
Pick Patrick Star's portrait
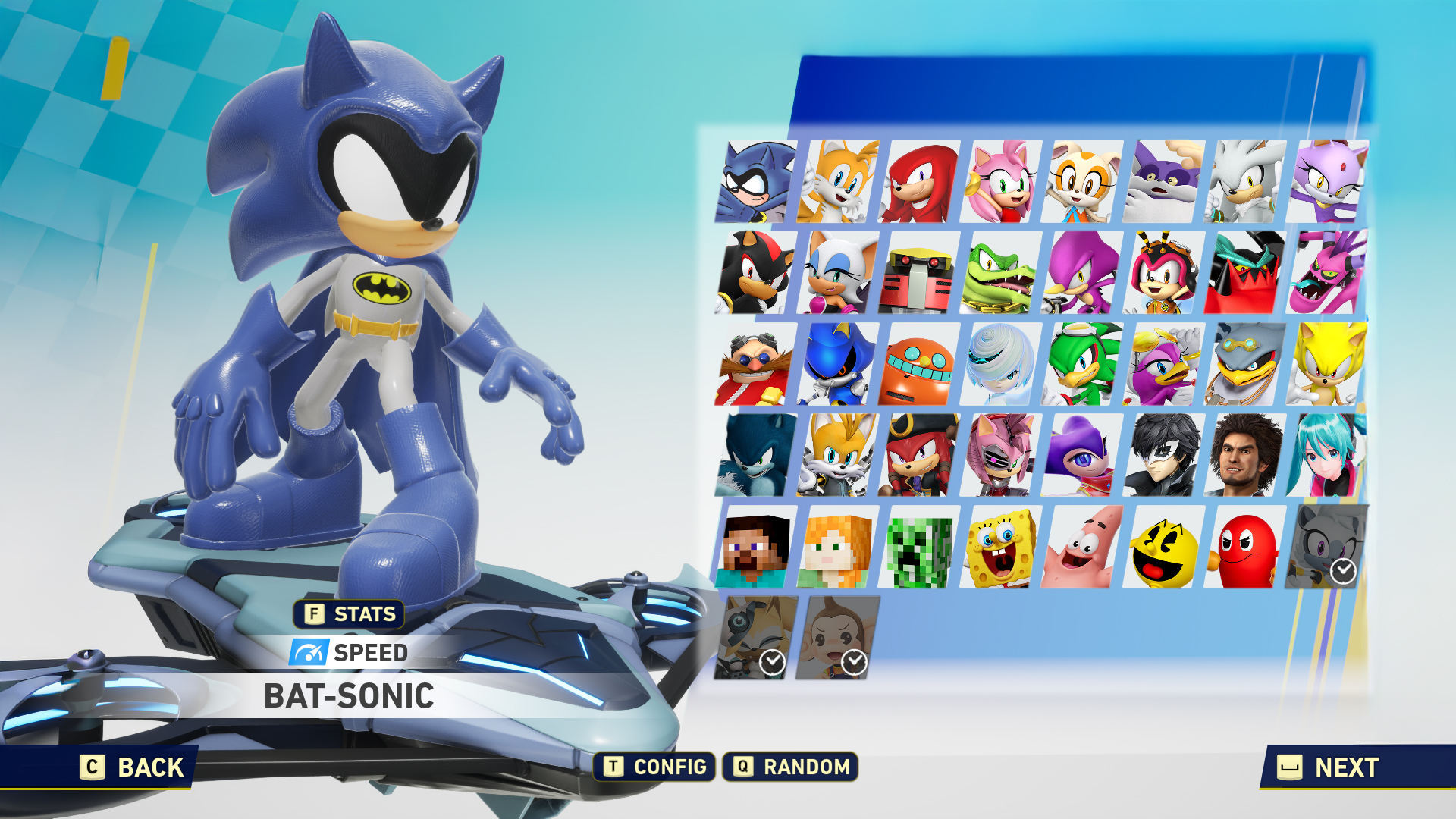(x=1083, y=548)
